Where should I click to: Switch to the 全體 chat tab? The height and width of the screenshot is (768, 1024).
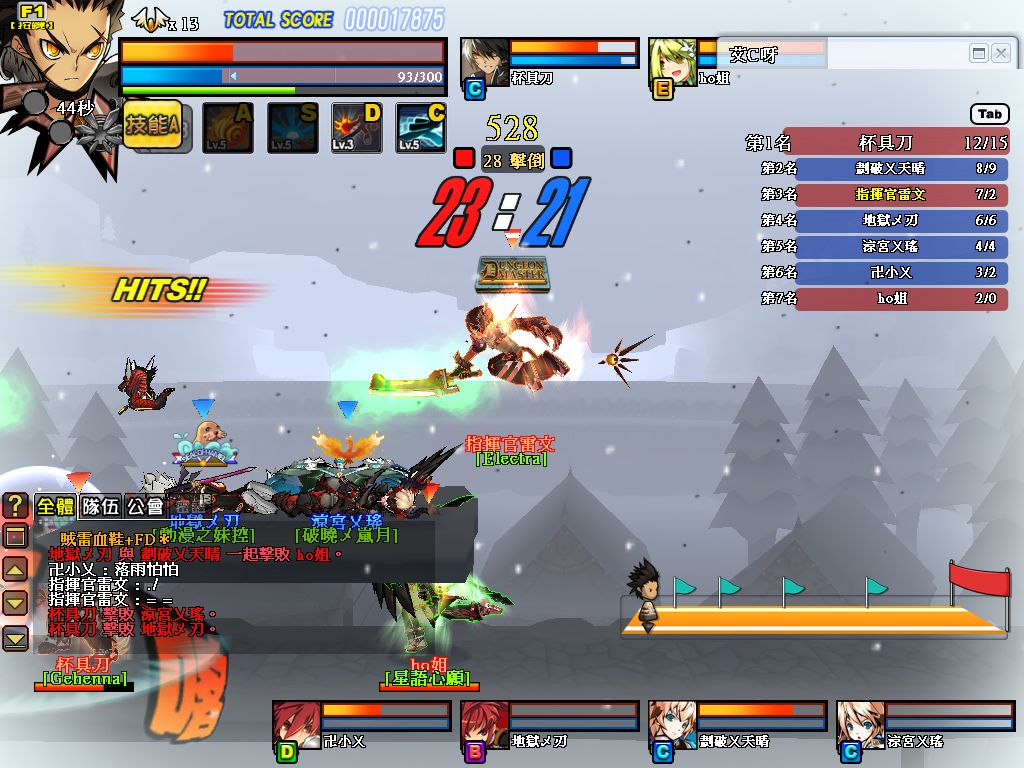[55, 506]
